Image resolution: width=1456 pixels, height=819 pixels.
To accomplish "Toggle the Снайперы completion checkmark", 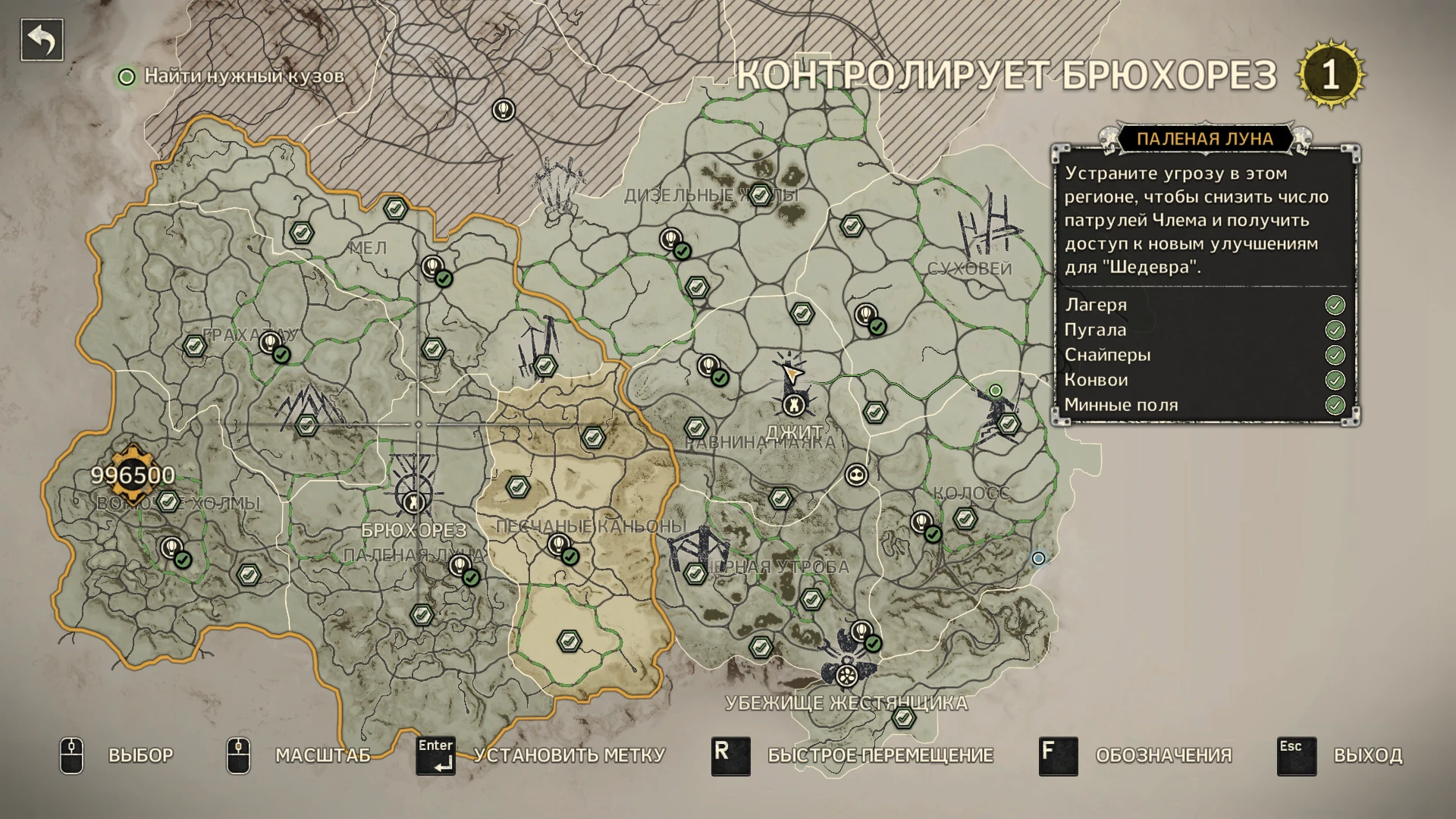I will [1335, 354].
